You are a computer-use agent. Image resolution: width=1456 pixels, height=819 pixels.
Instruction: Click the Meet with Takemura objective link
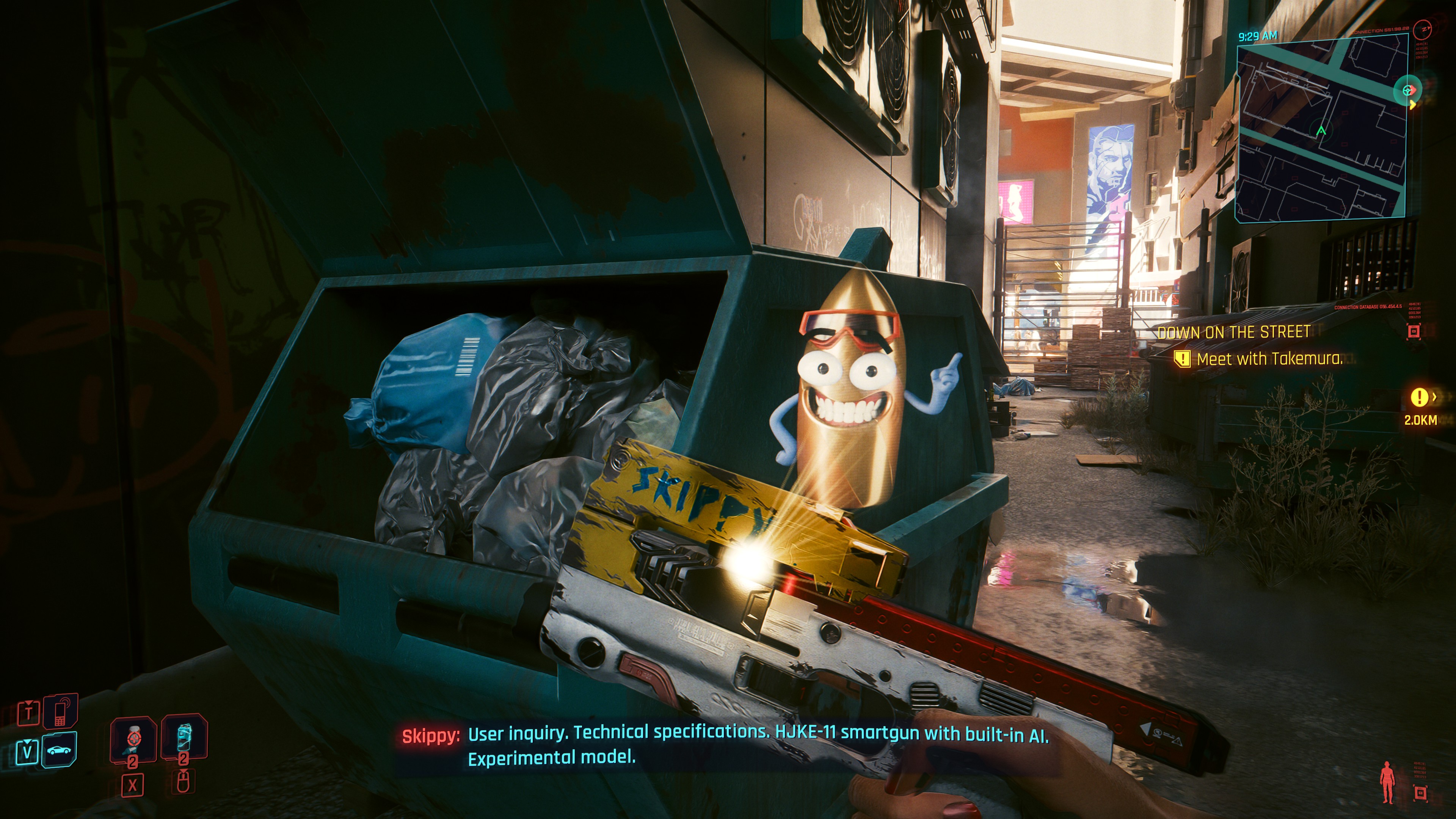click(x=1272, y=362)
